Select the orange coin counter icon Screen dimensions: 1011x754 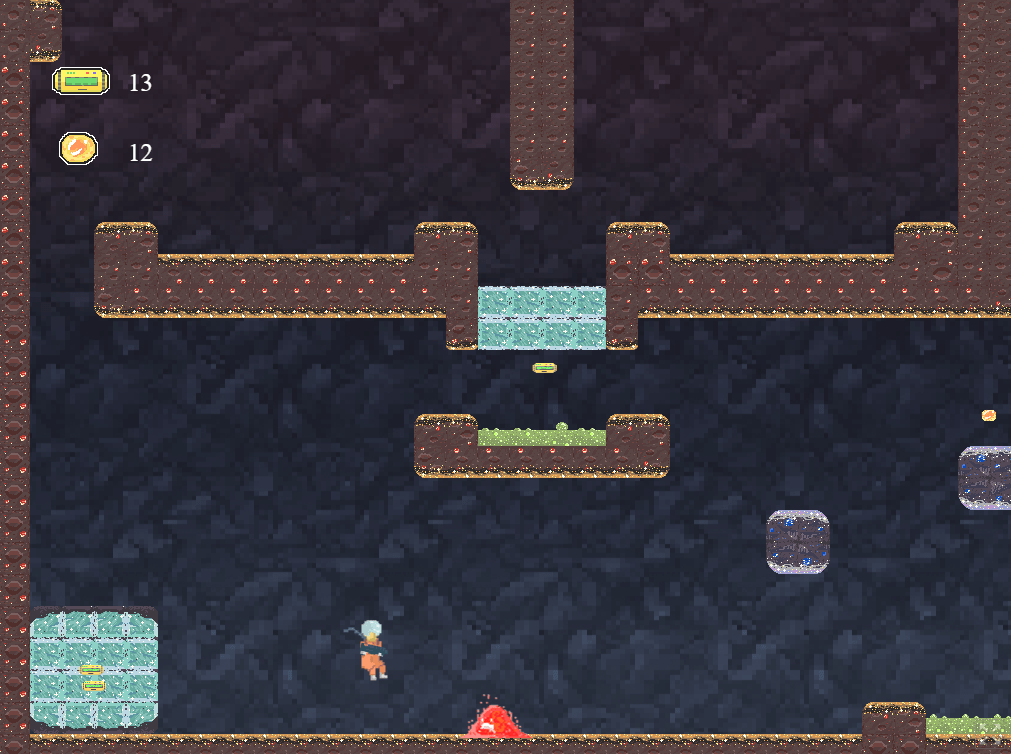[x=78, y=150]
